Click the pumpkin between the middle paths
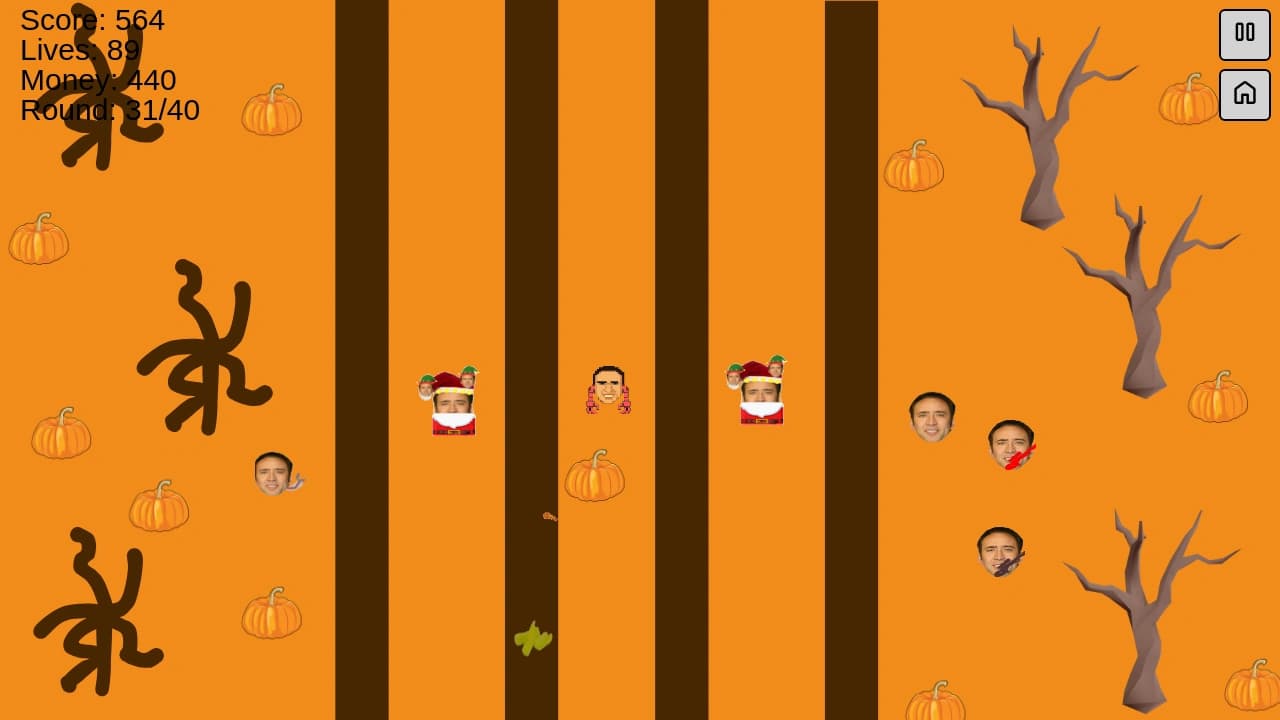Viewport: 1280px width, 720px height. point(594,478)
